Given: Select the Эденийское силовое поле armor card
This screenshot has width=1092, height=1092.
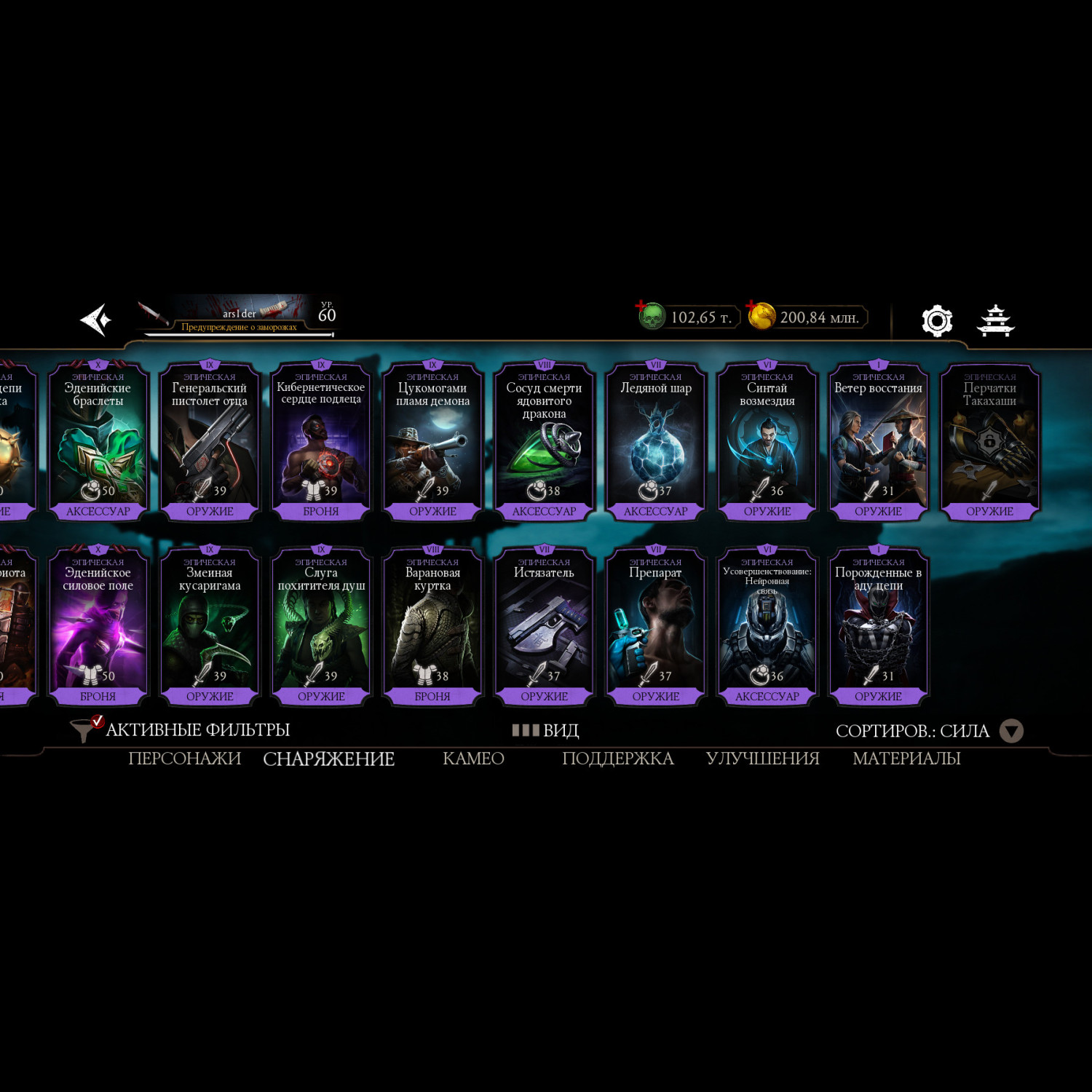Looking at the screenshot, I should click(x=98, y=626).
